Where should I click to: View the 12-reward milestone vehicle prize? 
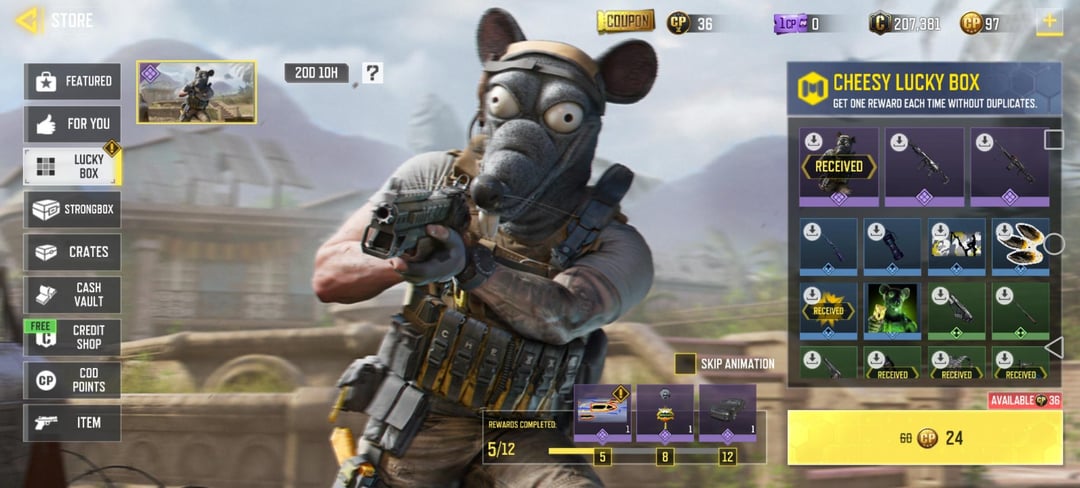coord(727,412)
